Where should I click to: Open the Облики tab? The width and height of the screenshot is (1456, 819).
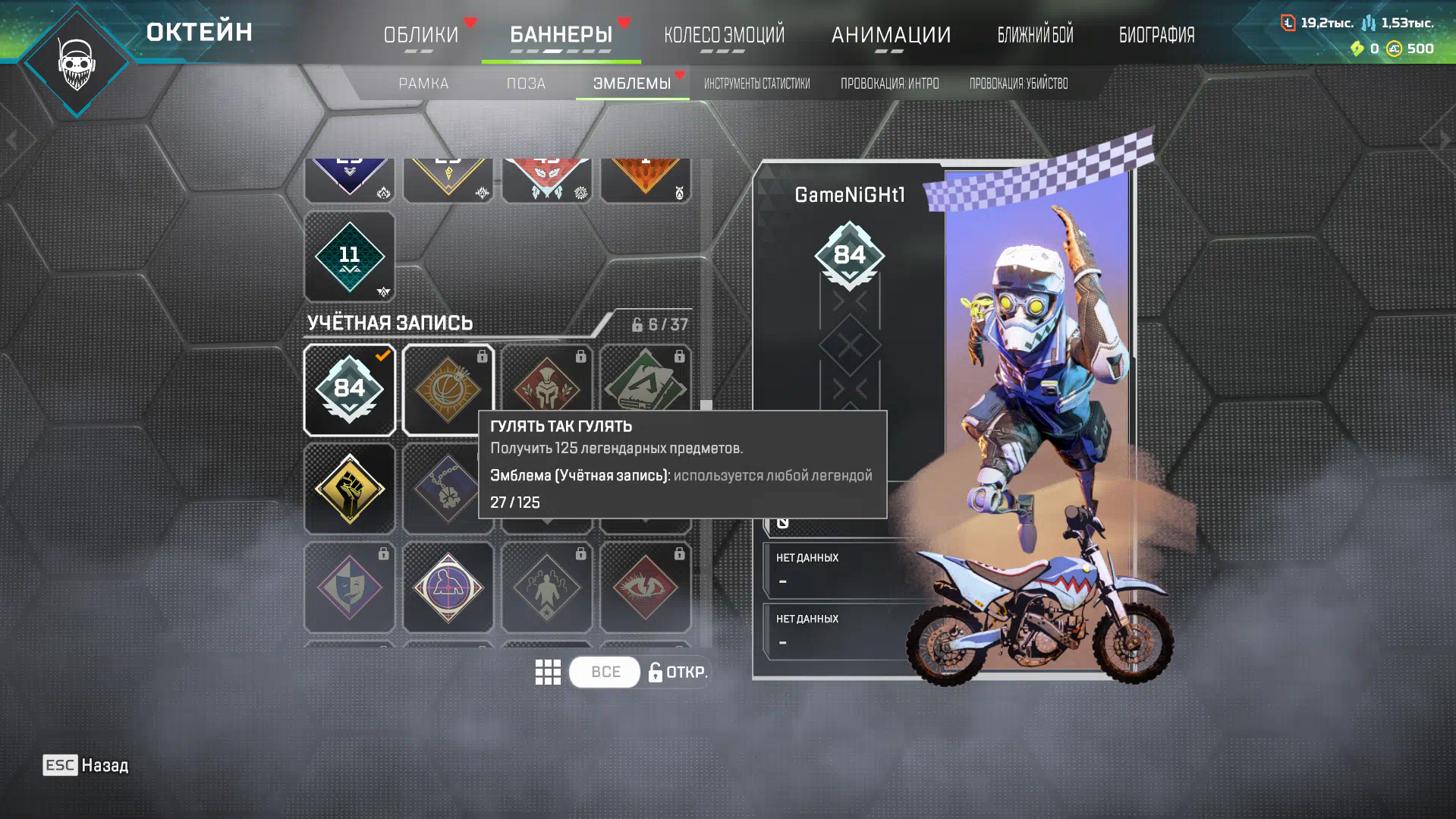pyautogui.click(x=421, y=35)
